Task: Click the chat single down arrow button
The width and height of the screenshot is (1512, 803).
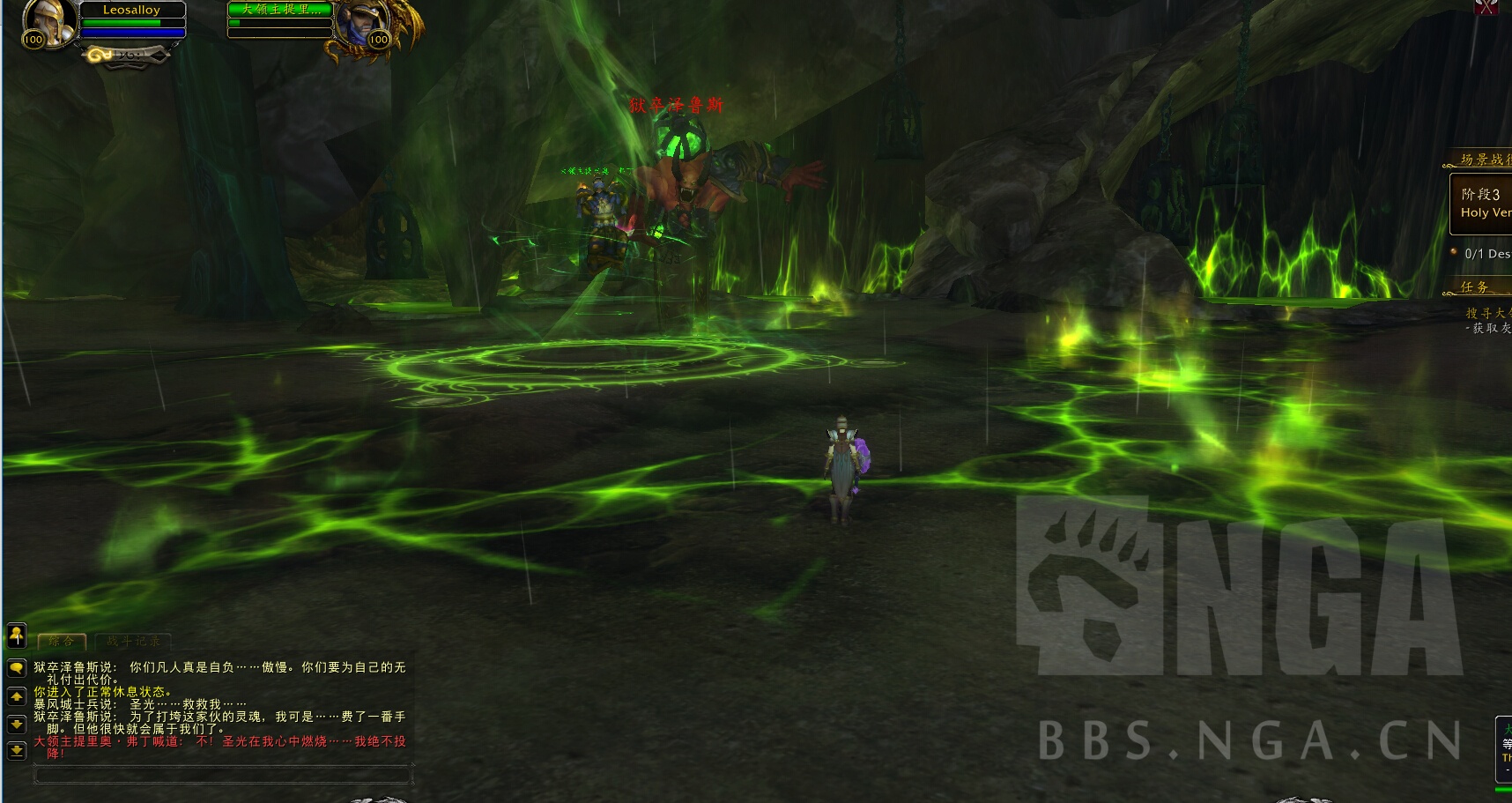Action: click(17, 724)
